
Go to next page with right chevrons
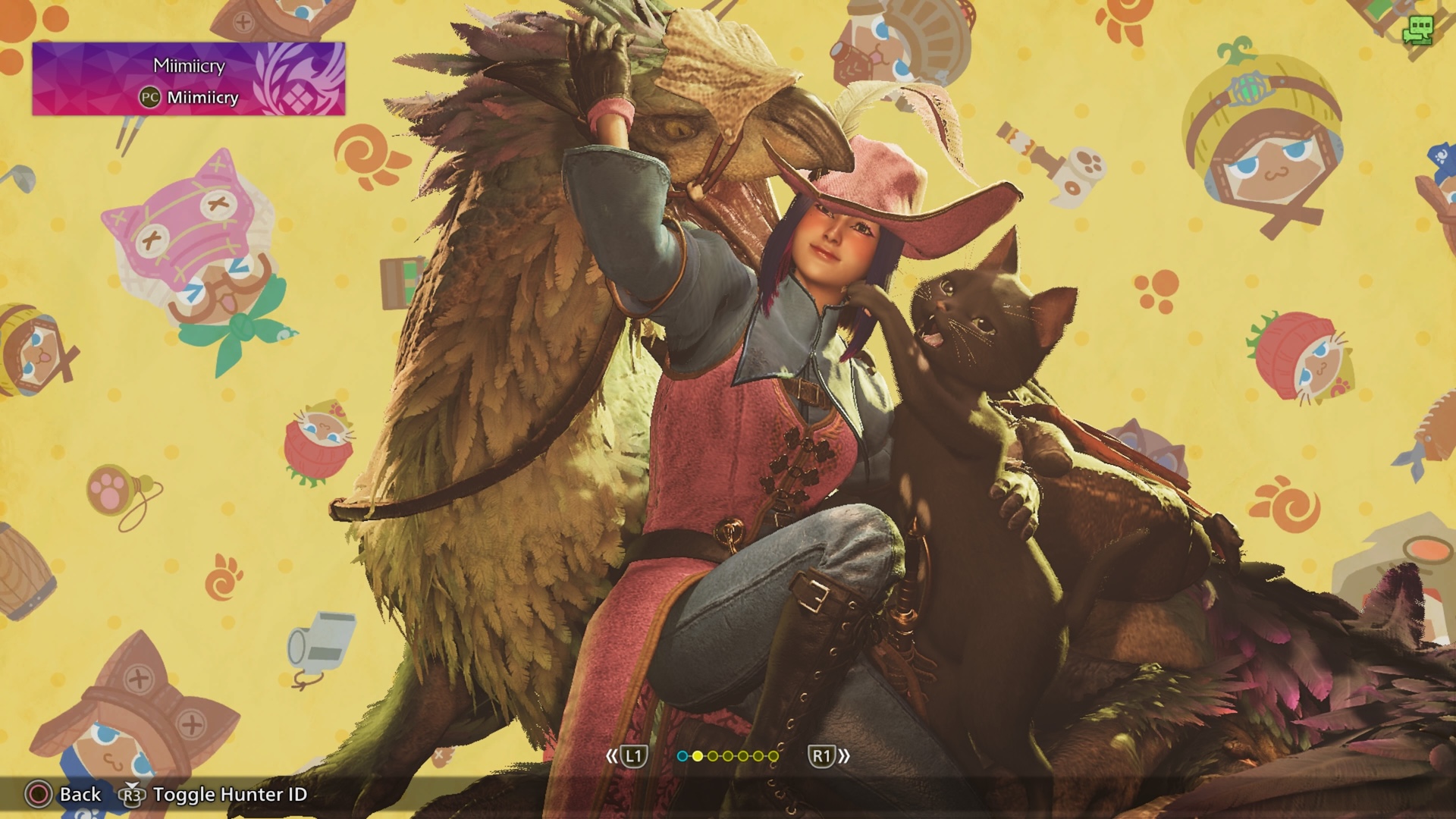click(843, 756)
